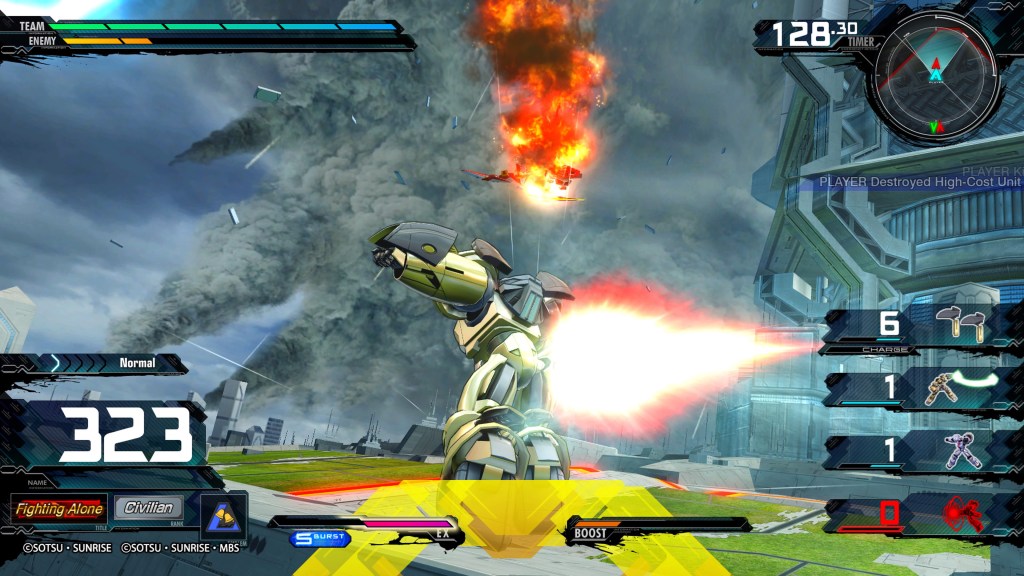Select the twin-axe weapon icon with 6 ammo
The height and width of the screenshot is (576, 1024).
point(959,325)
